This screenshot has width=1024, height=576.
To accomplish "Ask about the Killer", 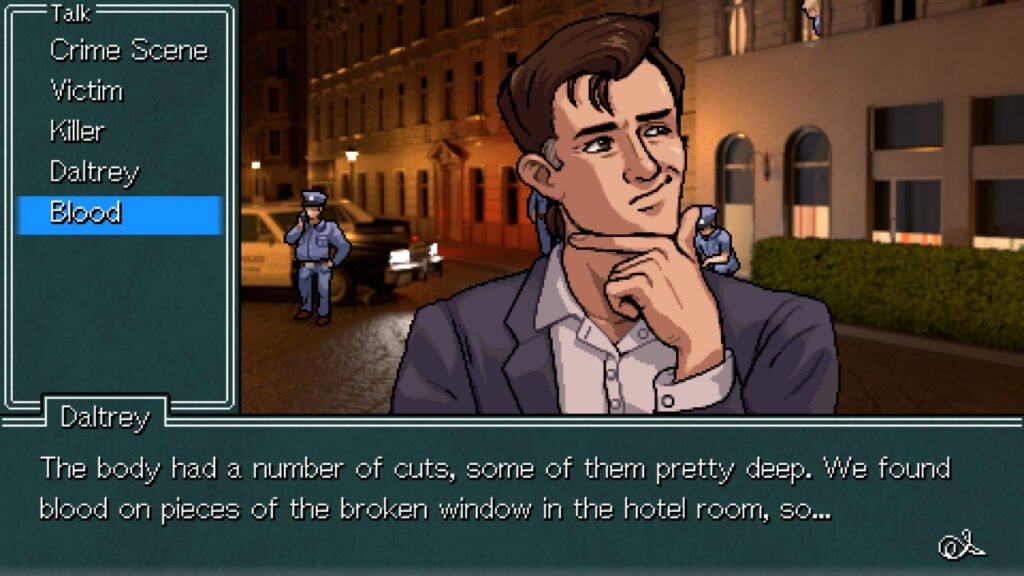I will [x=77, y=131].
